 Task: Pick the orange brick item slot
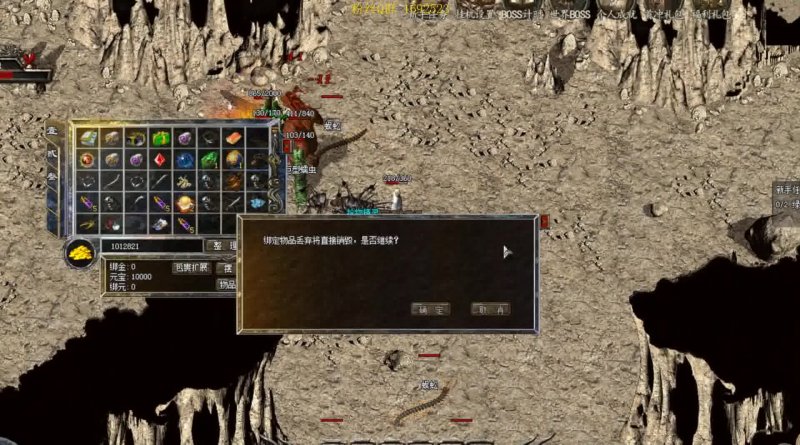click(233, 138)
